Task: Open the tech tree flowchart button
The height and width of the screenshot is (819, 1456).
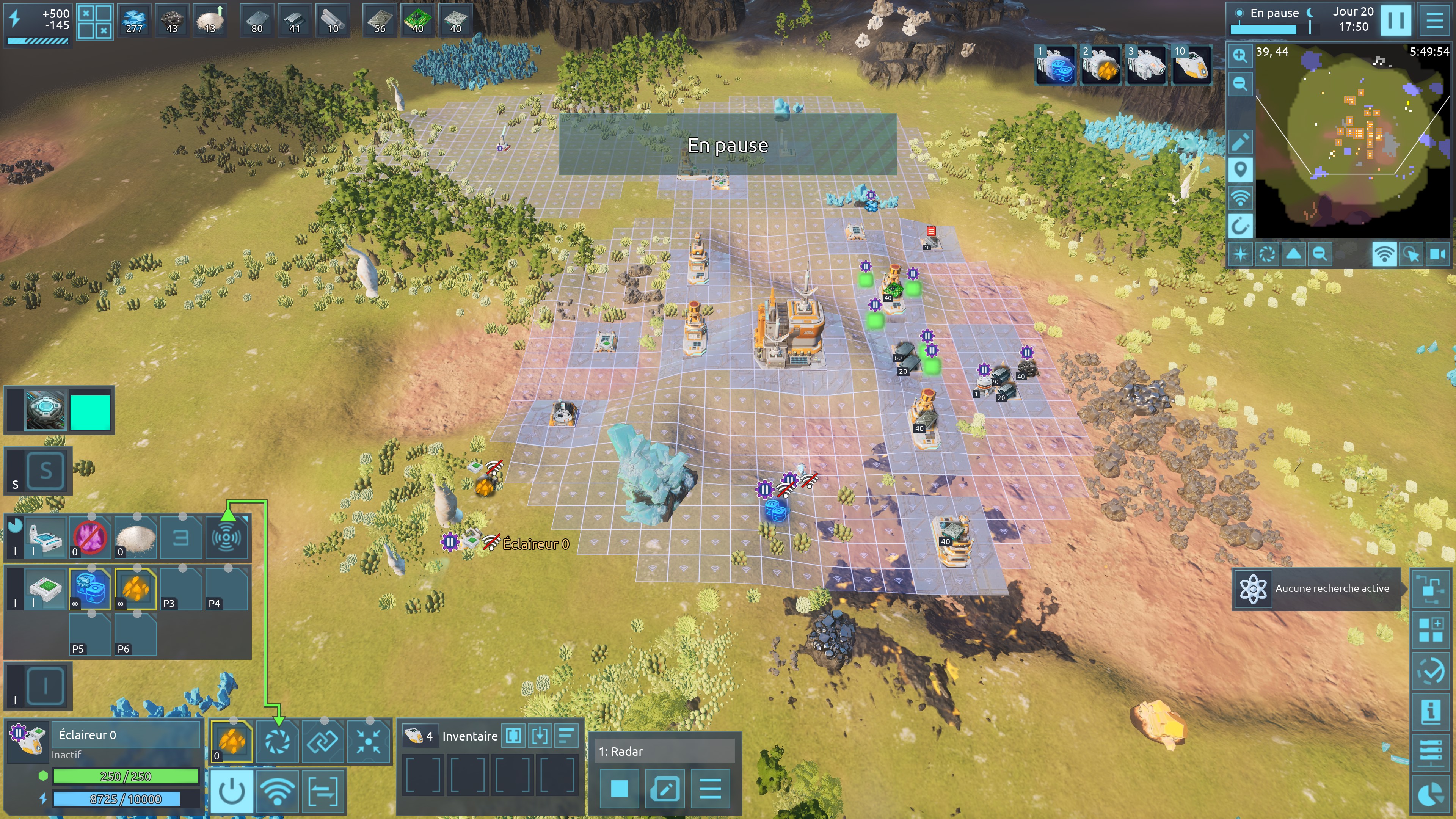Action: pyautogui.click(x=1431, y=588)
